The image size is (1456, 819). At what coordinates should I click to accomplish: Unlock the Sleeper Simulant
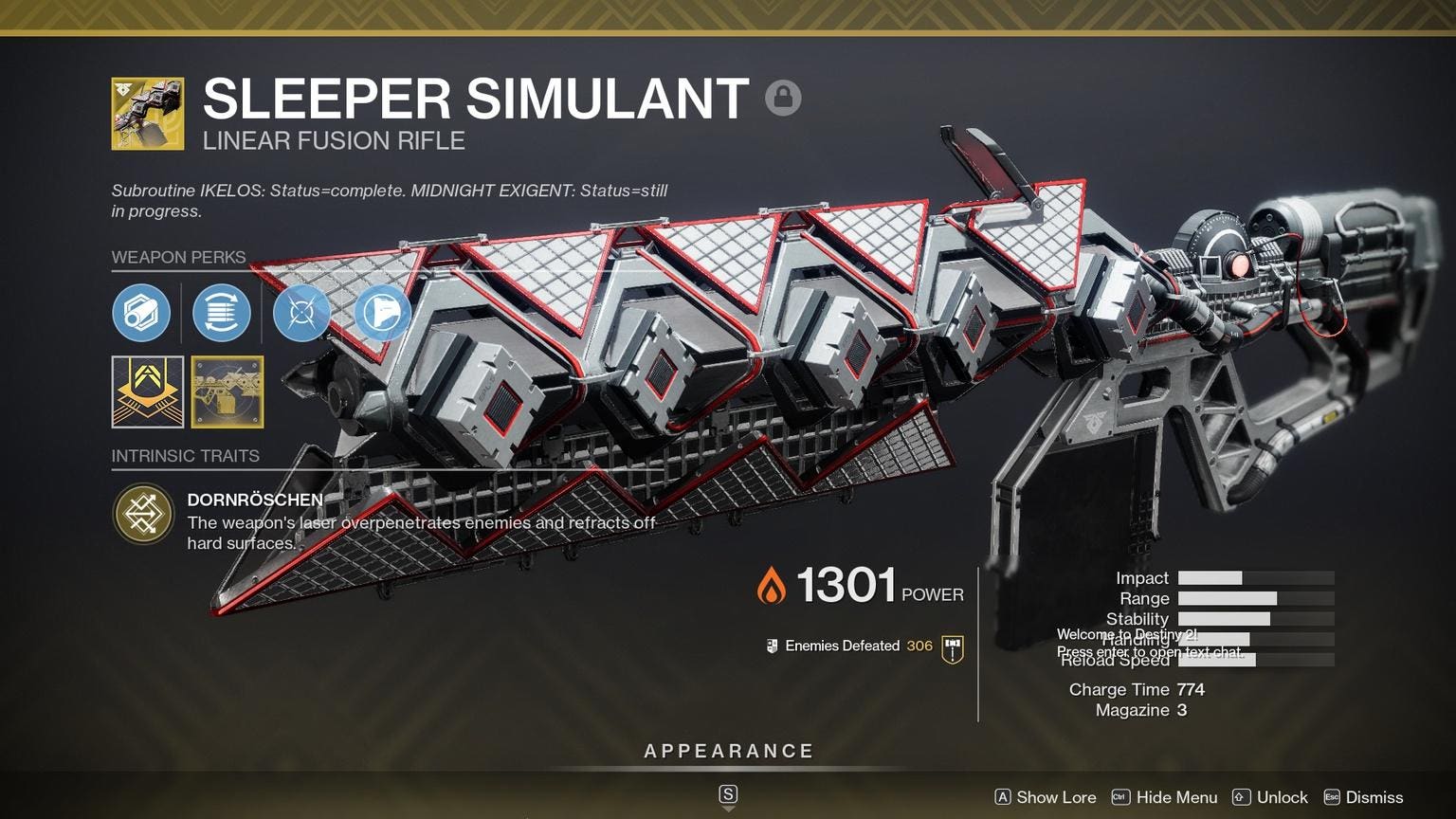pos(1270,797)
